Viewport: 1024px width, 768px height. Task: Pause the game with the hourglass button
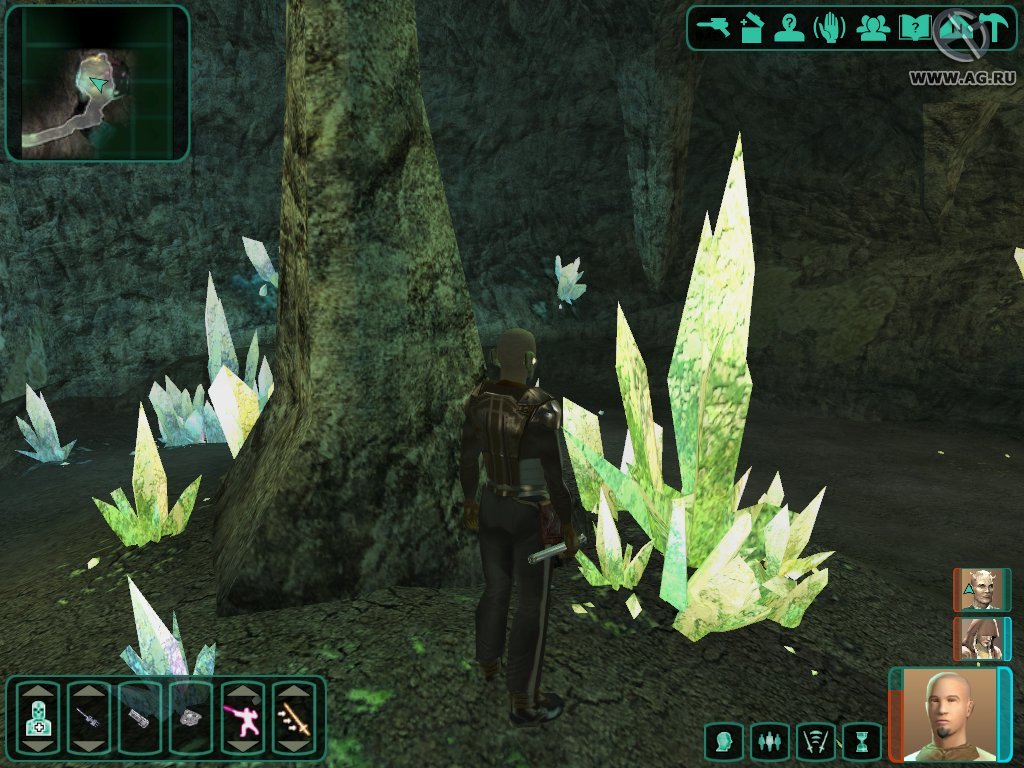click(860, 742)
